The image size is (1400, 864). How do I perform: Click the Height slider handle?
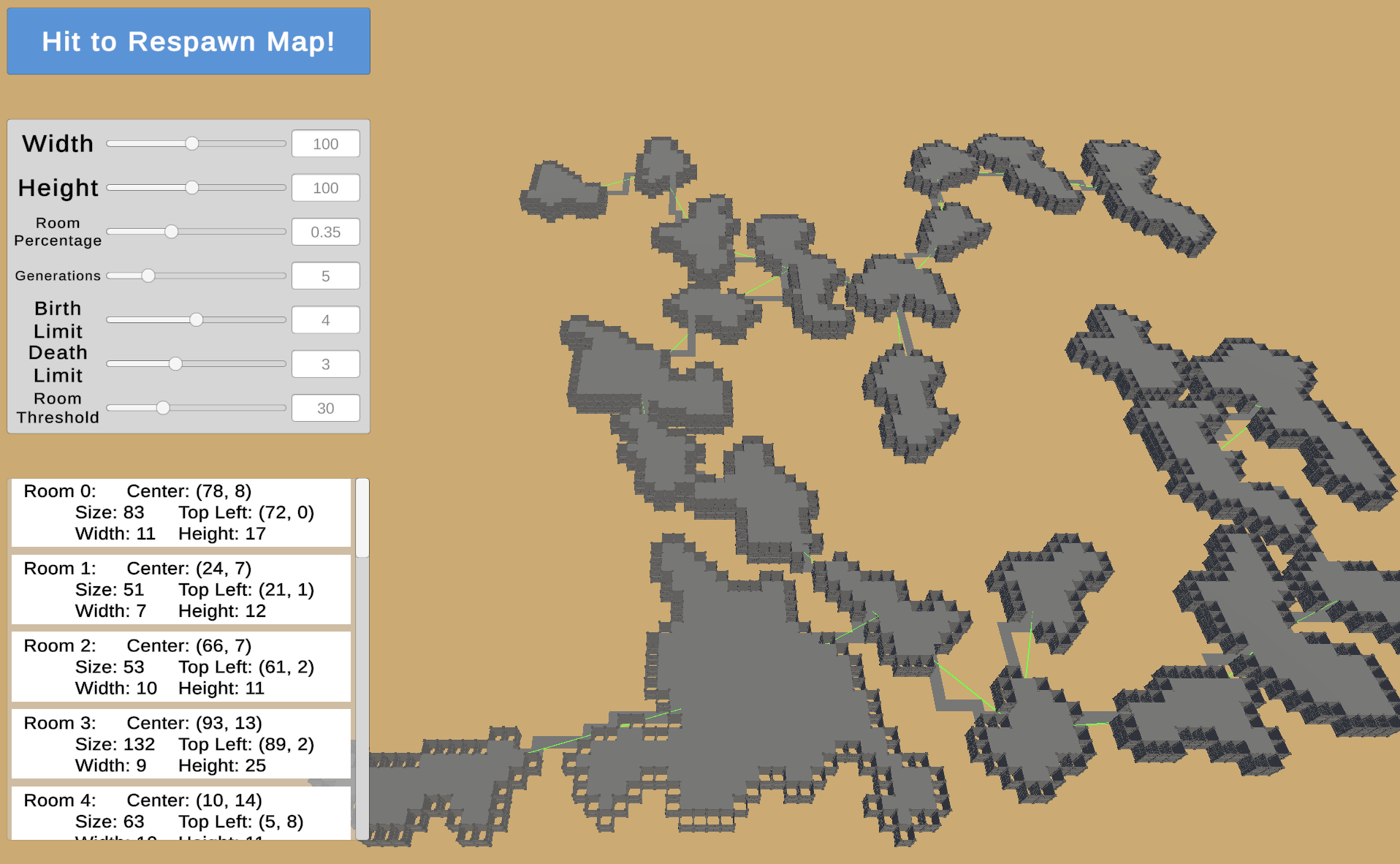193,187
